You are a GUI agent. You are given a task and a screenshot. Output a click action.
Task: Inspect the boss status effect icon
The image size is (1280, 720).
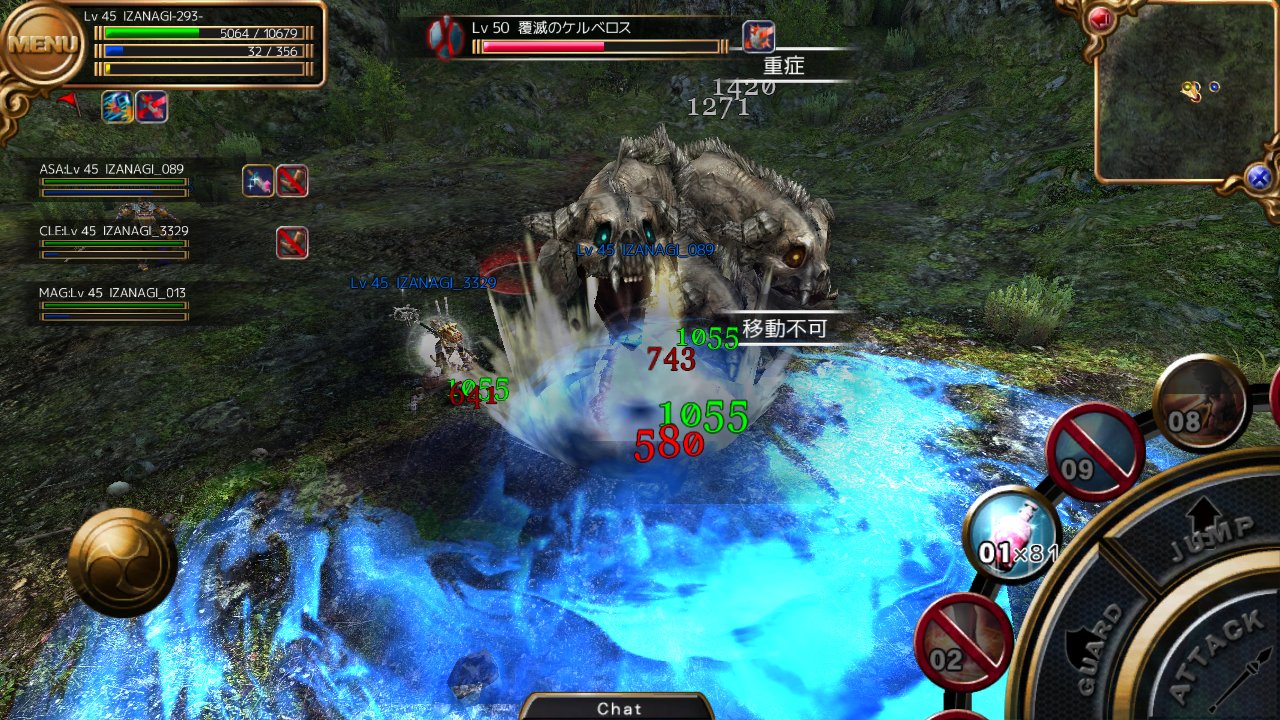(x=759, y=36)
